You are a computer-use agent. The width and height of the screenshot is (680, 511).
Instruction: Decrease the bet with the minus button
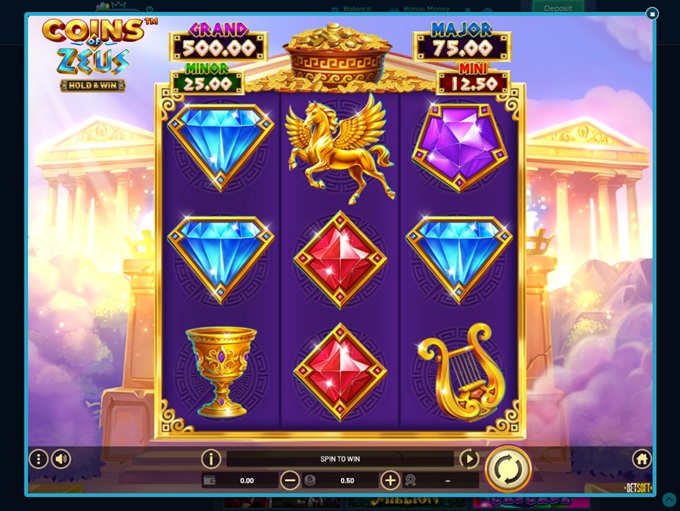coord(290,480)
